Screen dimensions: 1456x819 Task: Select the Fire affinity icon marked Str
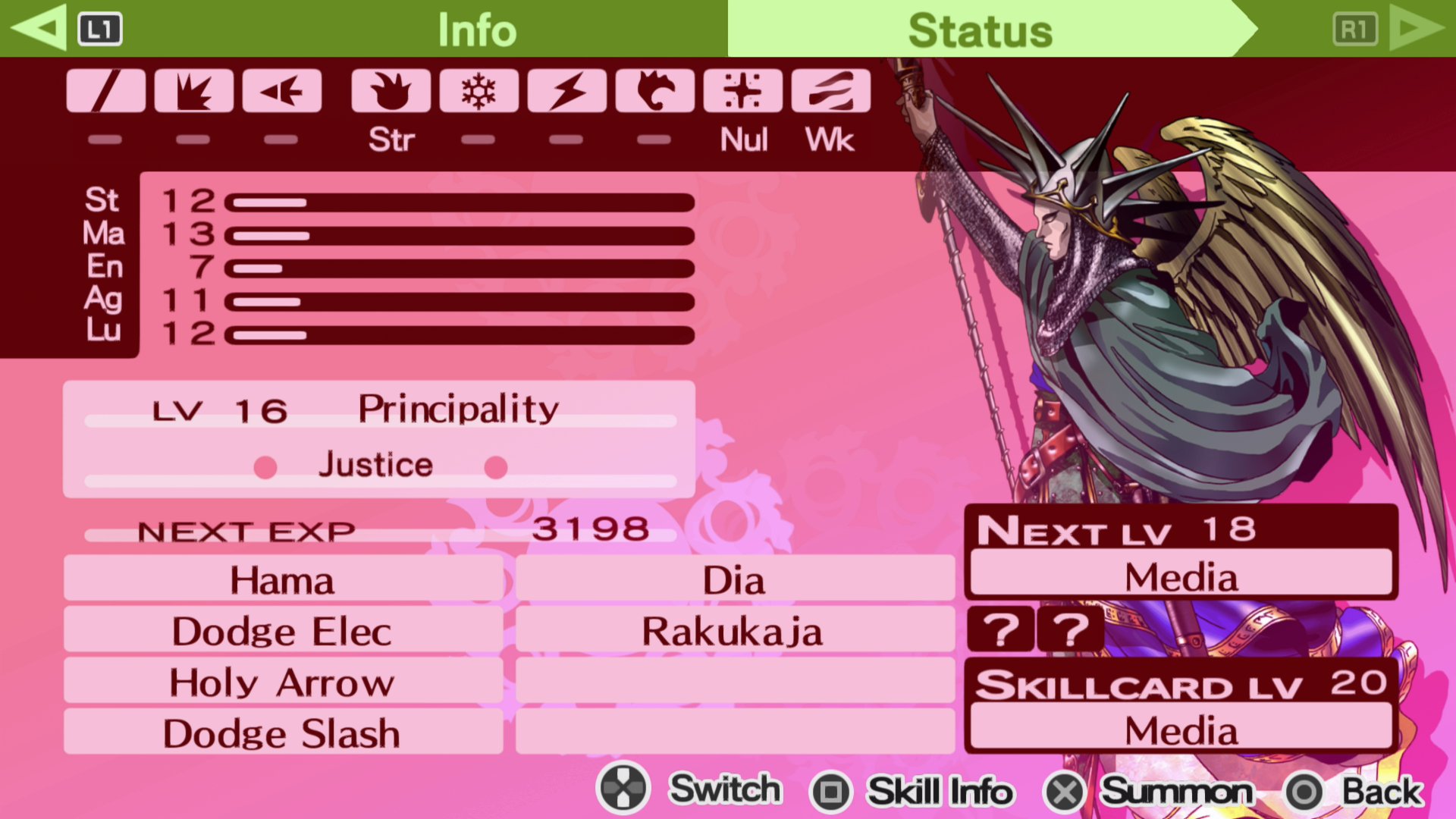coord(390,91)
